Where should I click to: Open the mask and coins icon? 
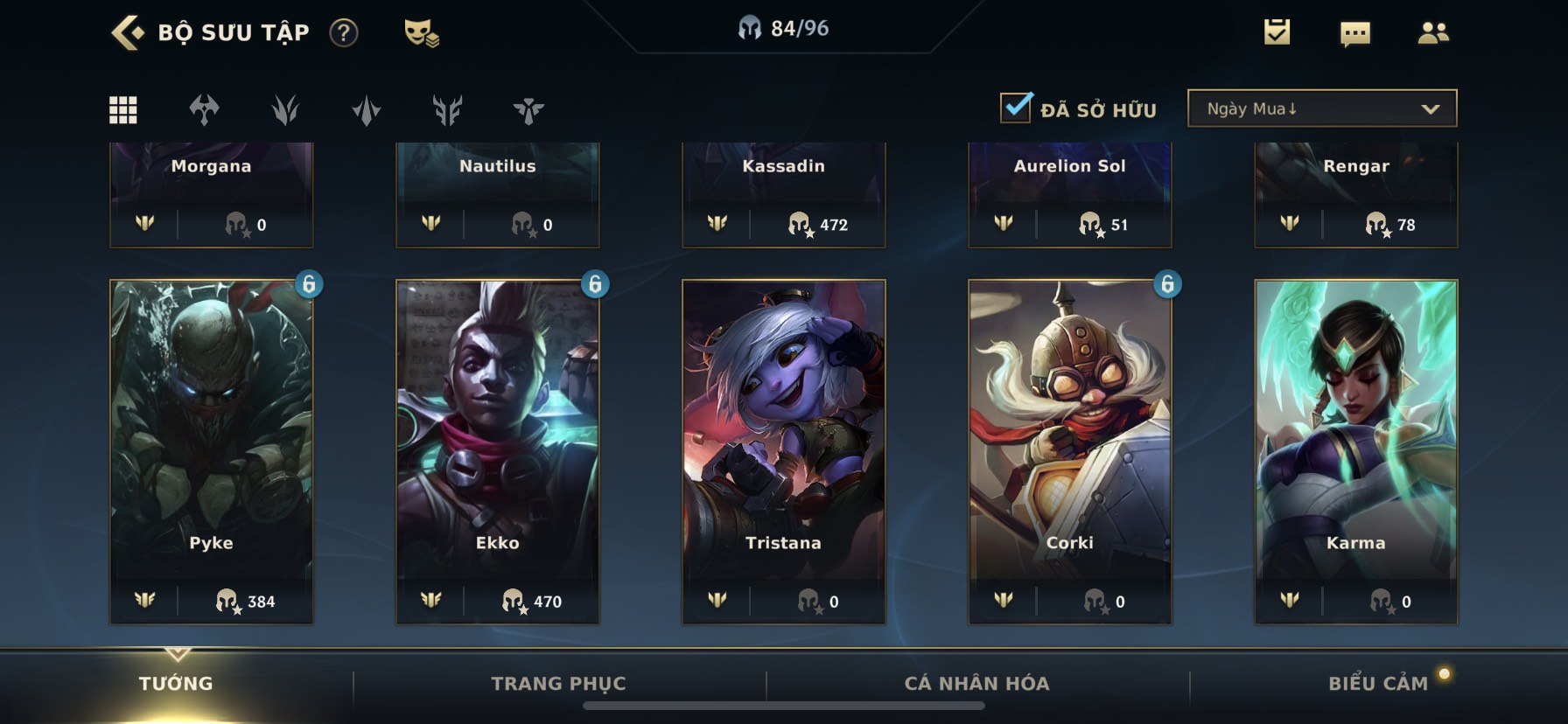point(421,33)
